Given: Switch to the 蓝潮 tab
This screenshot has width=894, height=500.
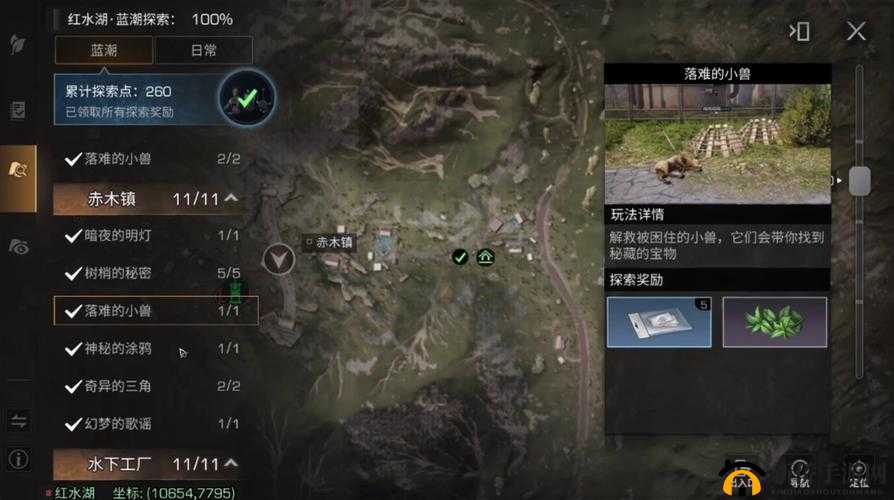Looking at the screenshot, I should click(x=104, y=51).
